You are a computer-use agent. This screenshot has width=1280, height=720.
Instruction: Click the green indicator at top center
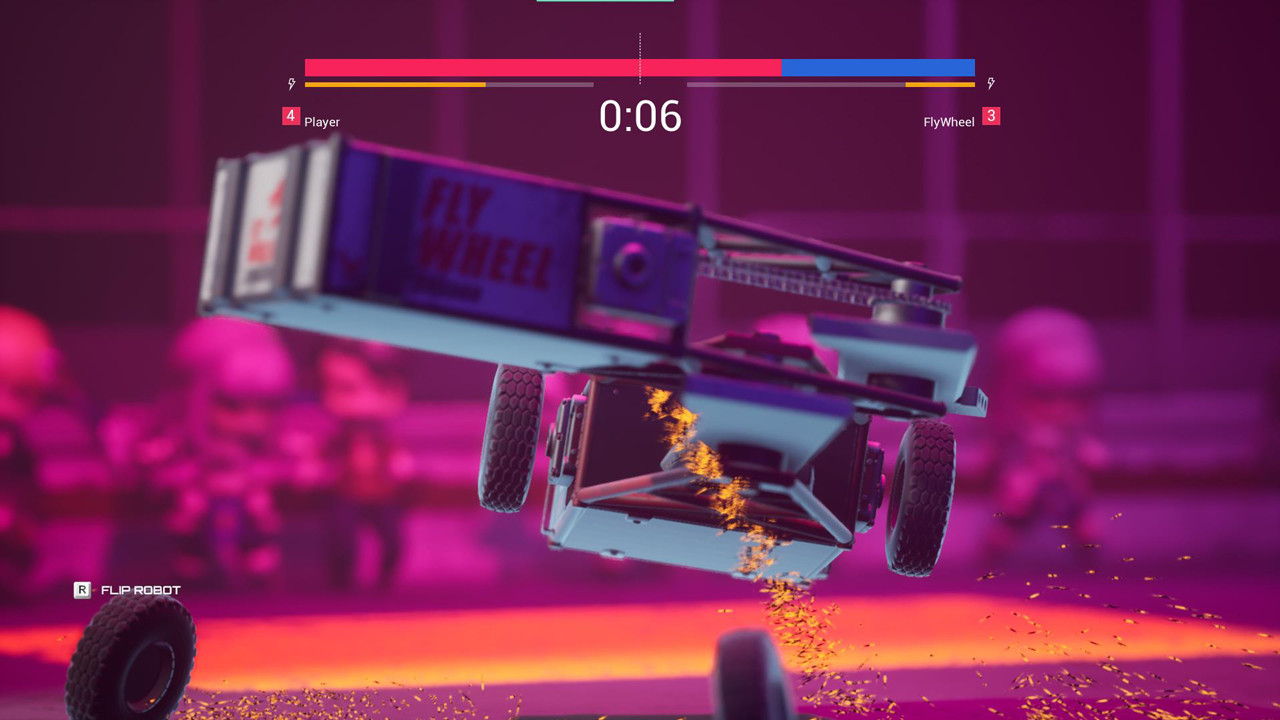click(604, 4)
